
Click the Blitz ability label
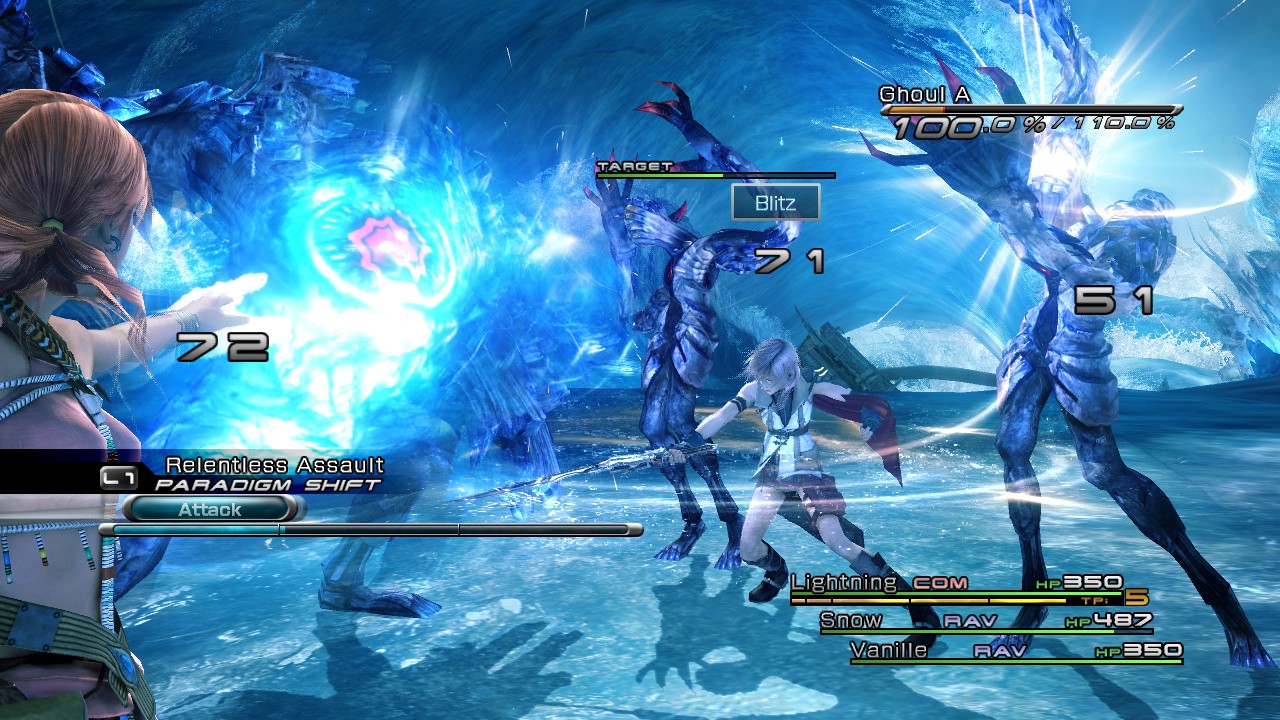coord(775,203)
